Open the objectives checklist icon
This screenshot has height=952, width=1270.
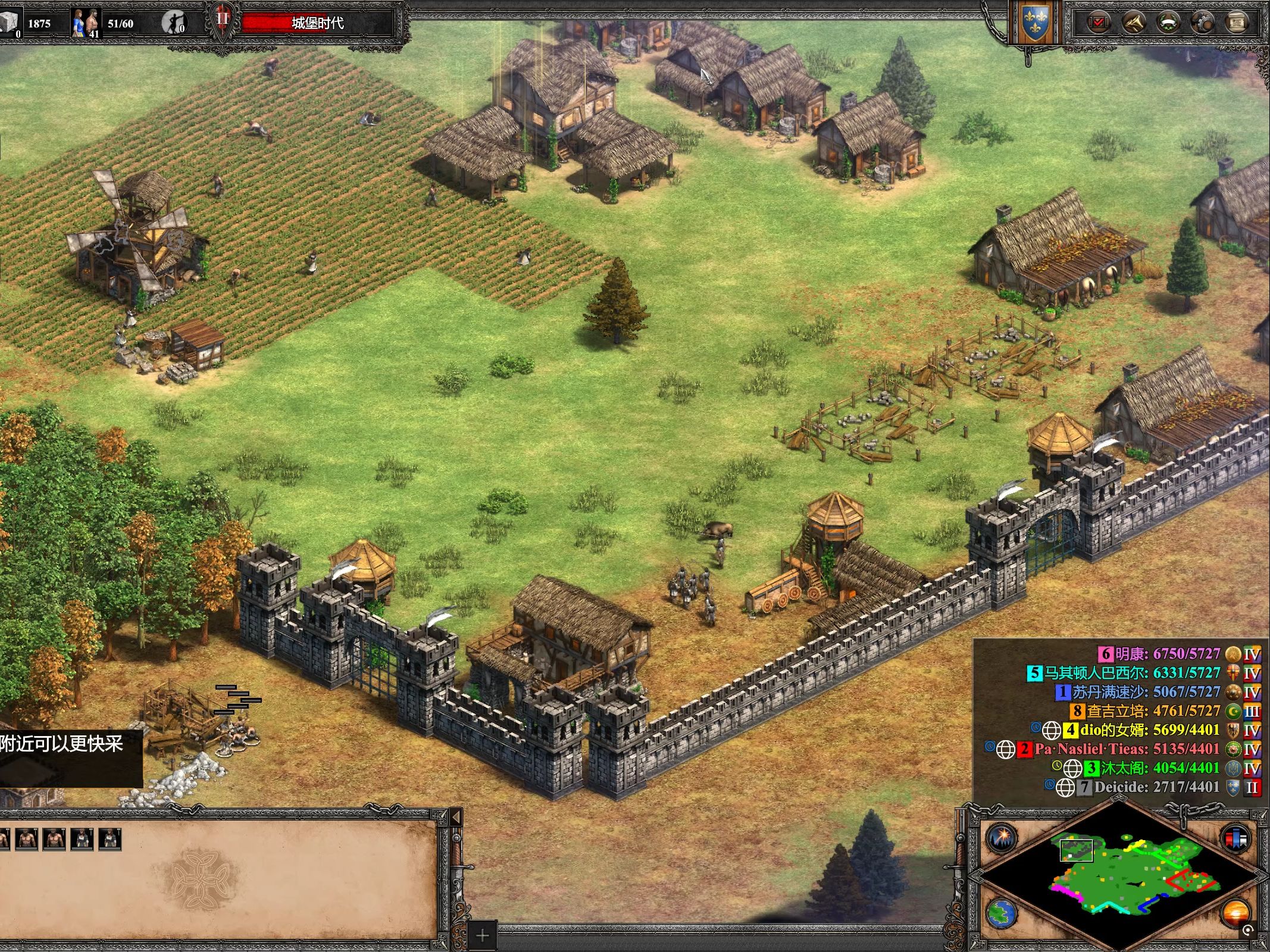[x=1098, y=23]
